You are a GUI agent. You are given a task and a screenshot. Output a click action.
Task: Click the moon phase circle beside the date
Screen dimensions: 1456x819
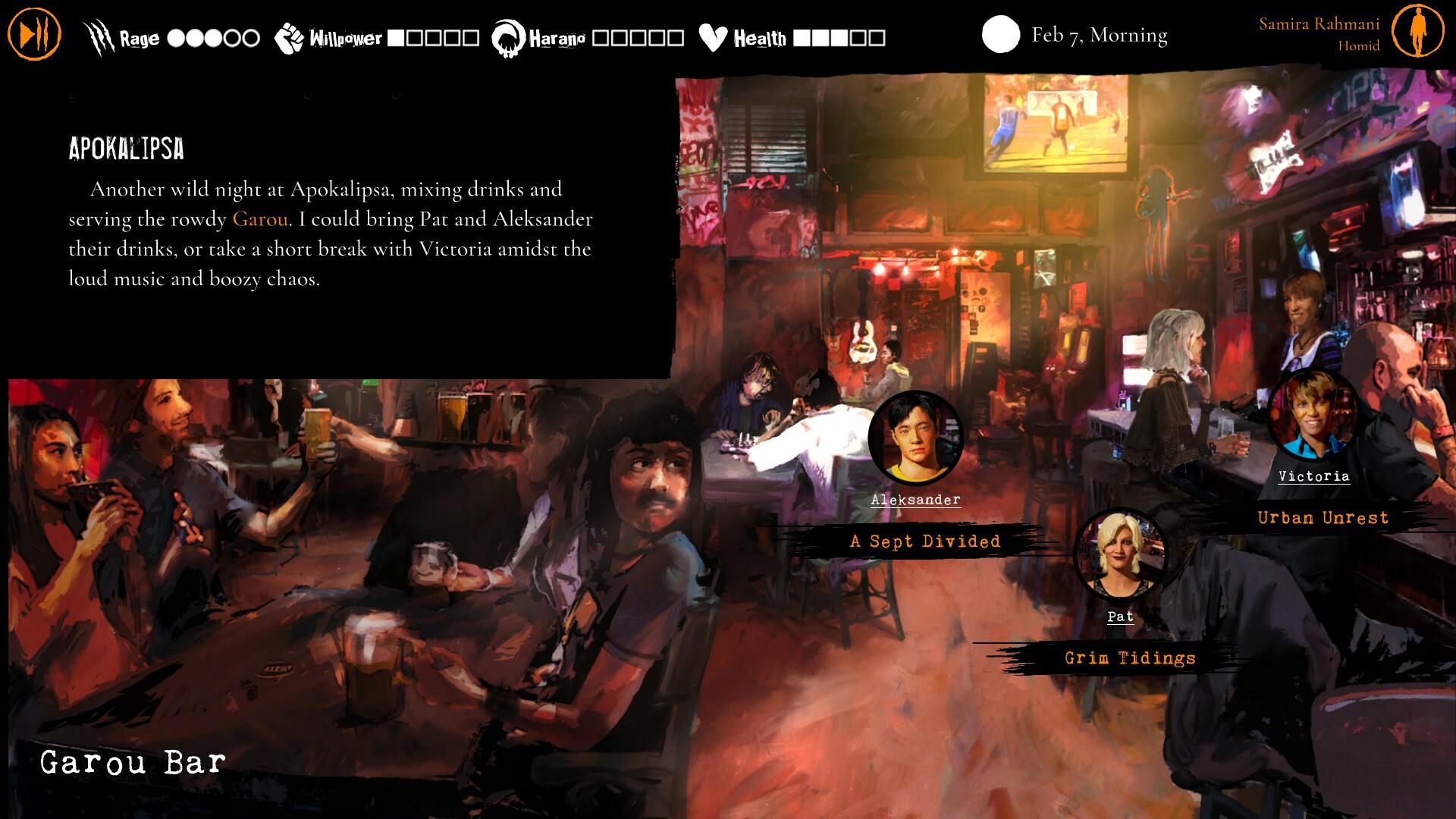coord(1000,35)
